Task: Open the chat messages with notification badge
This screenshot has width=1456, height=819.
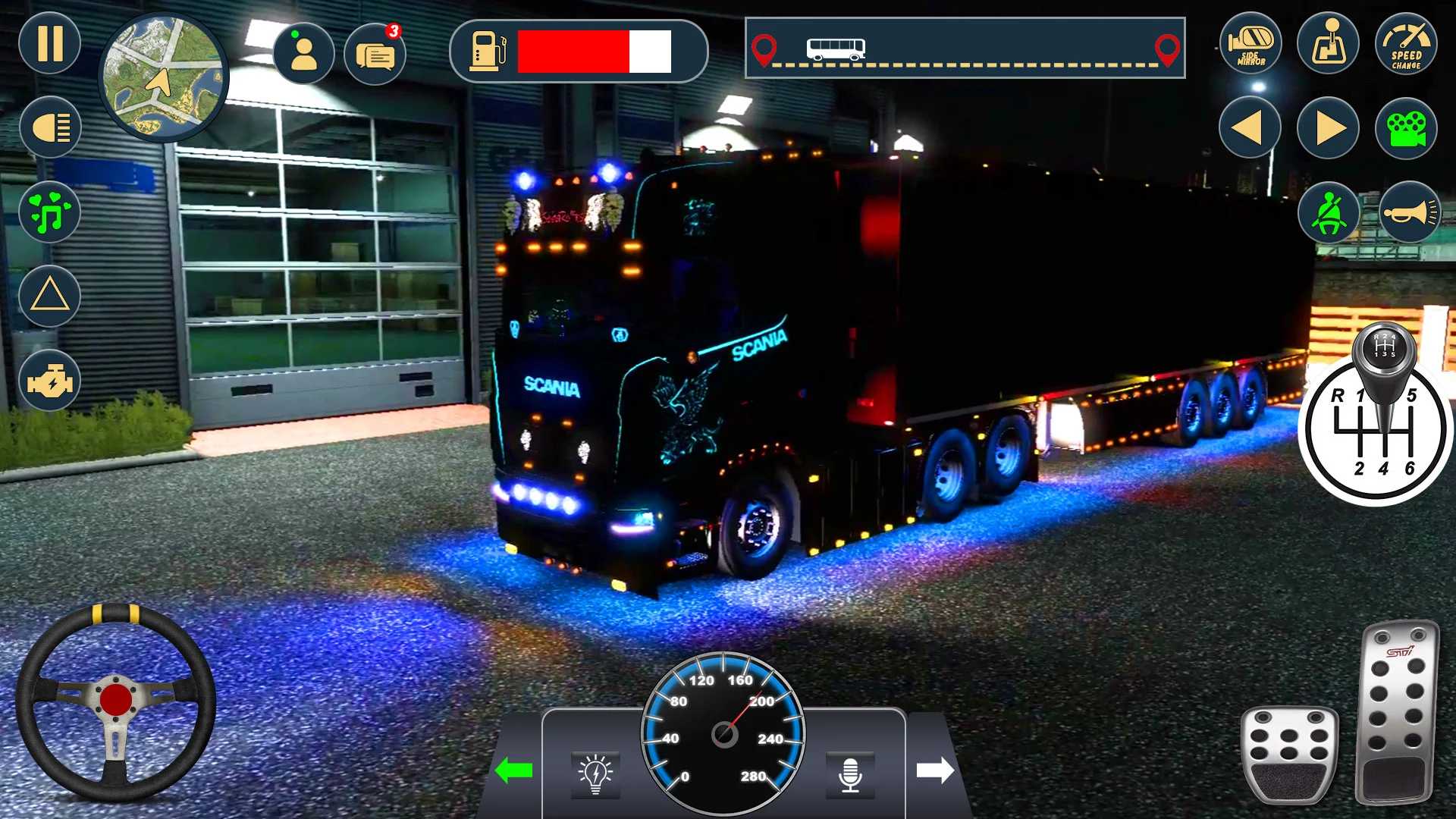Action: pos(375,55)
